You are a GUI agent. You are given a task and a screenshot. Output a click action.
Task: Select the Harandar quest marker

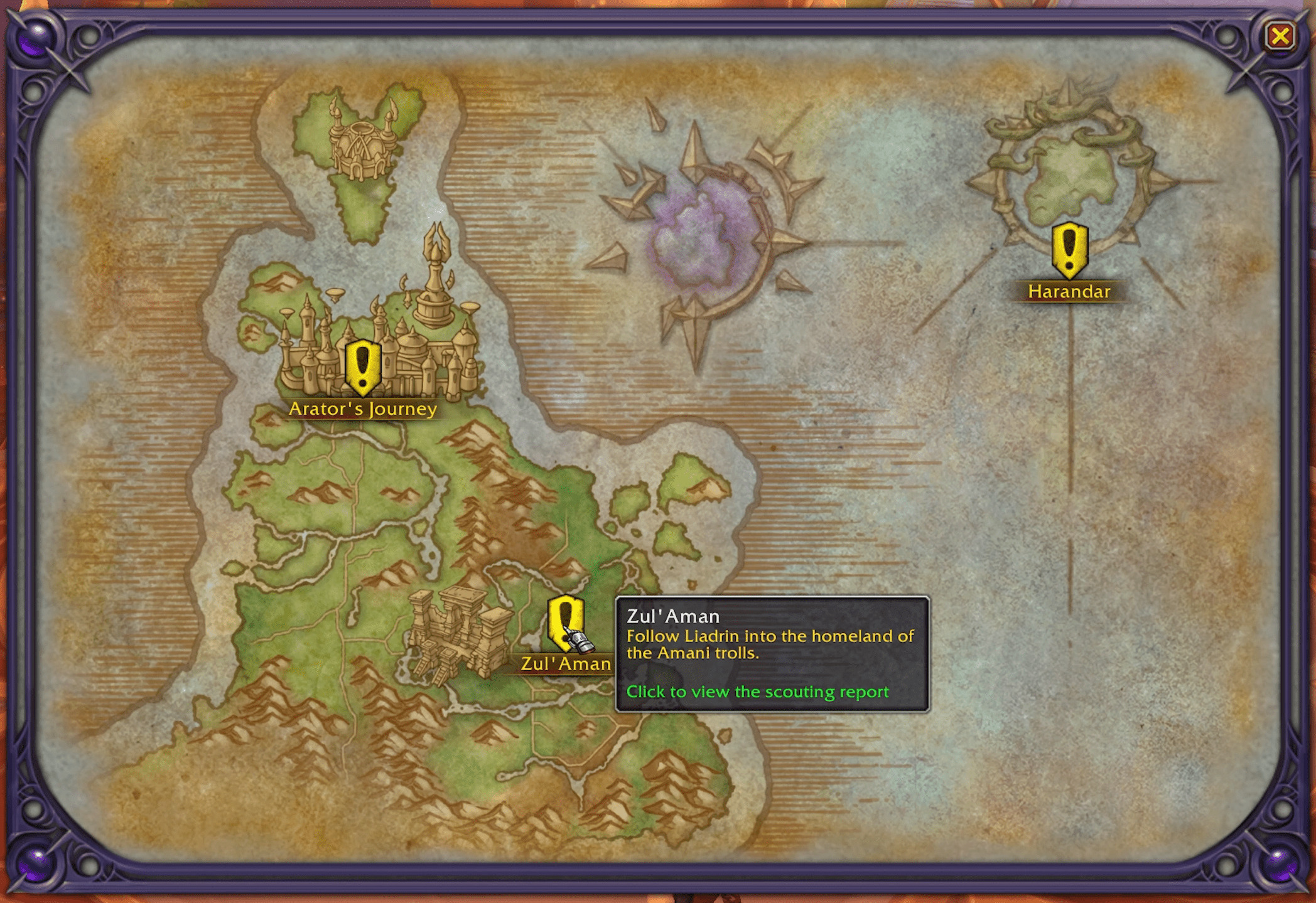1069,250
